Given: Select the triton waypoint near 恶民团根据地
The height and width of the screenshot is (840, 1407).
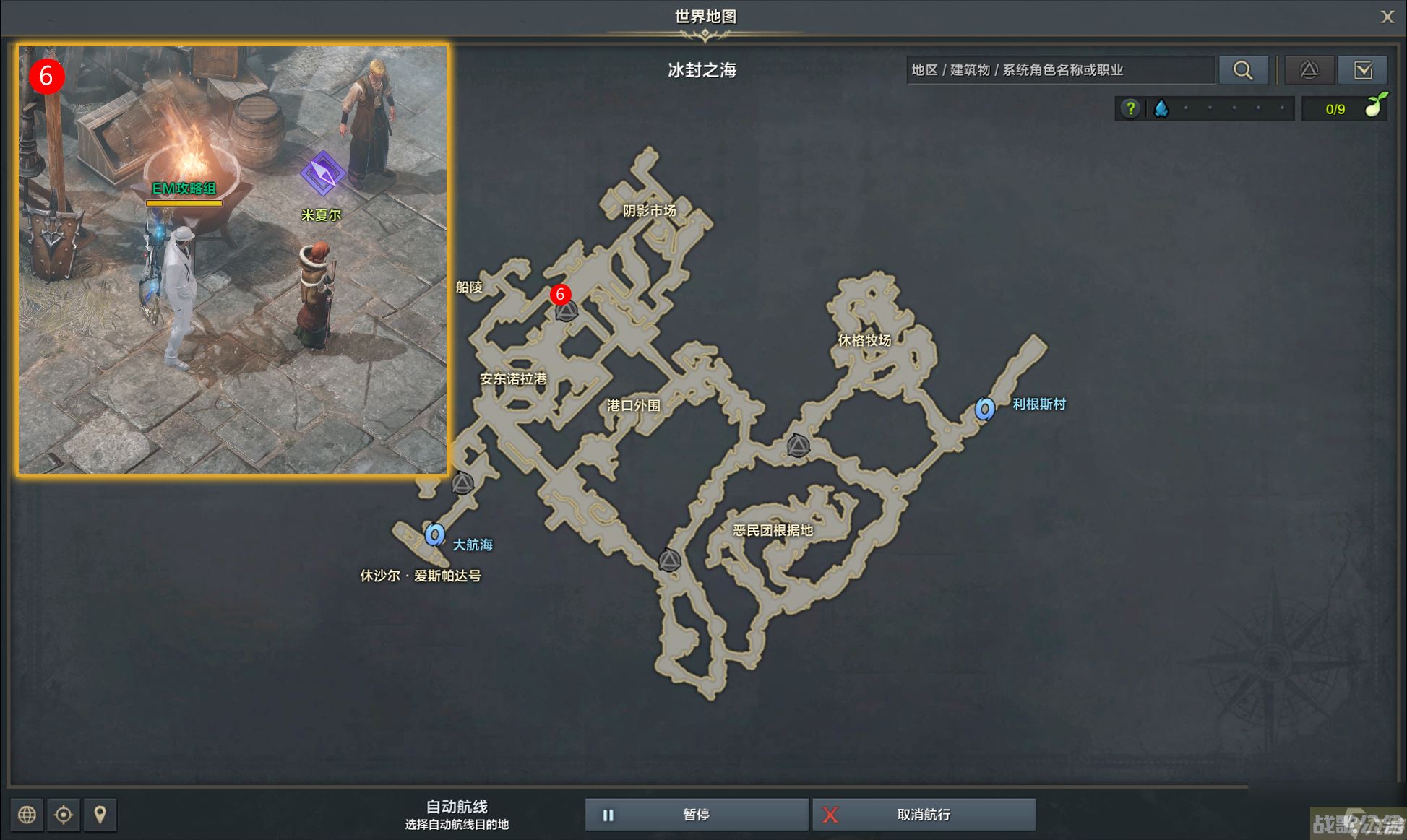Looking at the screenshot, I should pyautogui.click(x=669, y=560).
